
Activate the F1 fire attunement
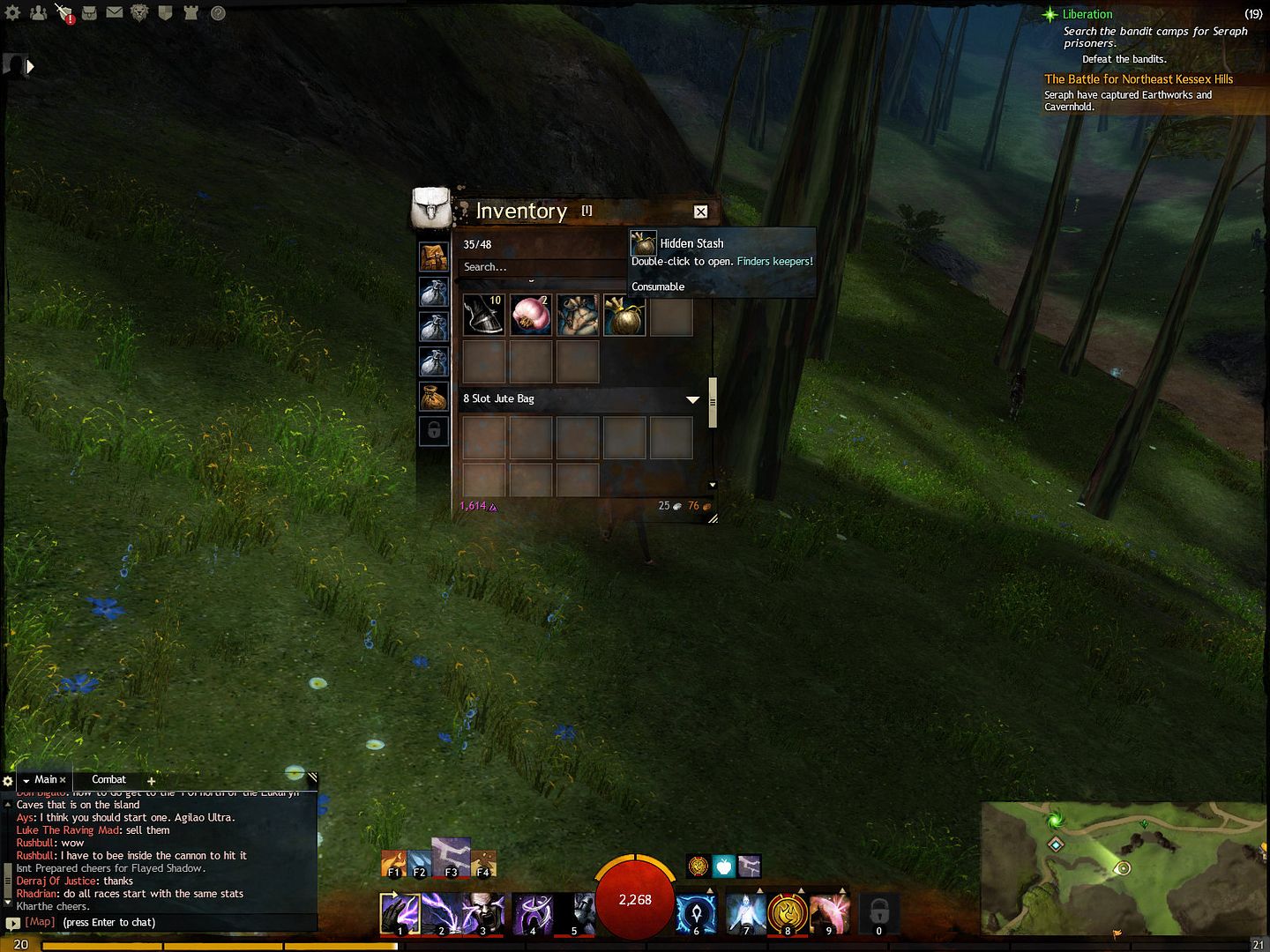[x=394, y=864]
